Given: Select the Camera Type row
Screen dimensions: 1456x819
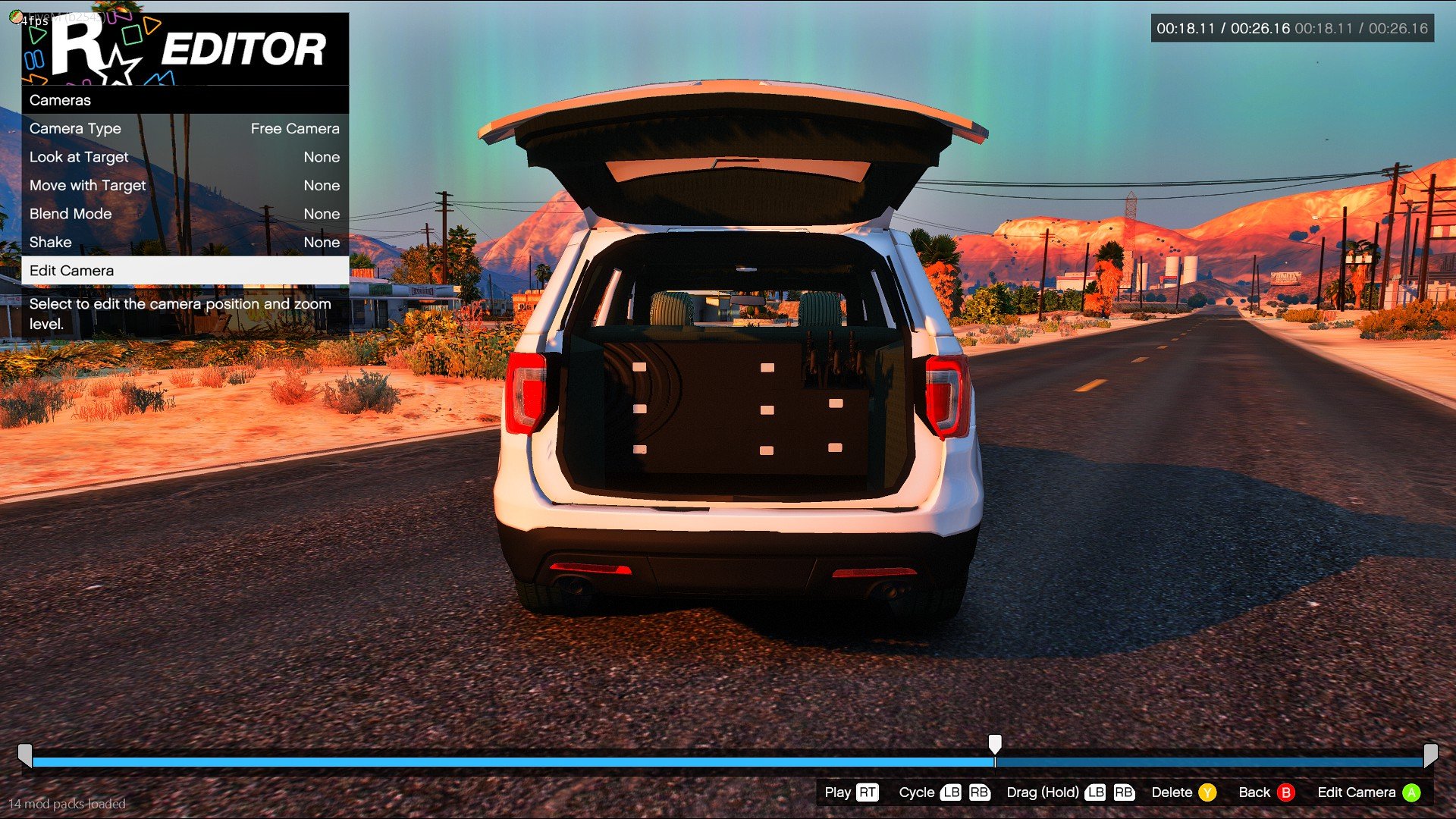Looking at the screenshot, I should pyautogui.click(x=184, y=129).
